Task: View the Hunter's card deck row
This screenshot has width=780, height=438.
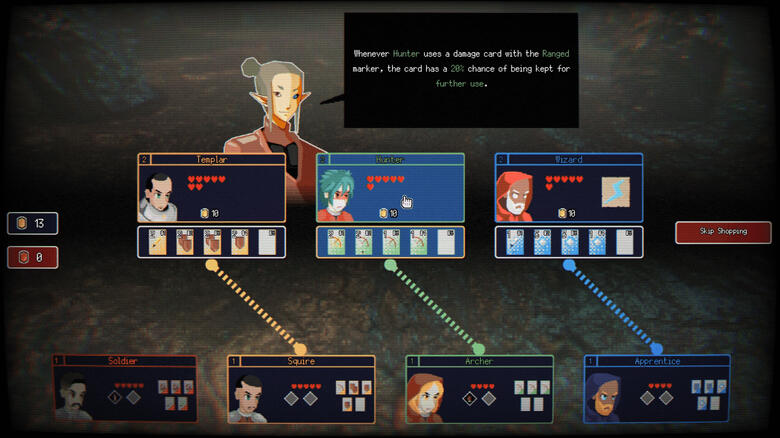Action: [x=390, y=242]
